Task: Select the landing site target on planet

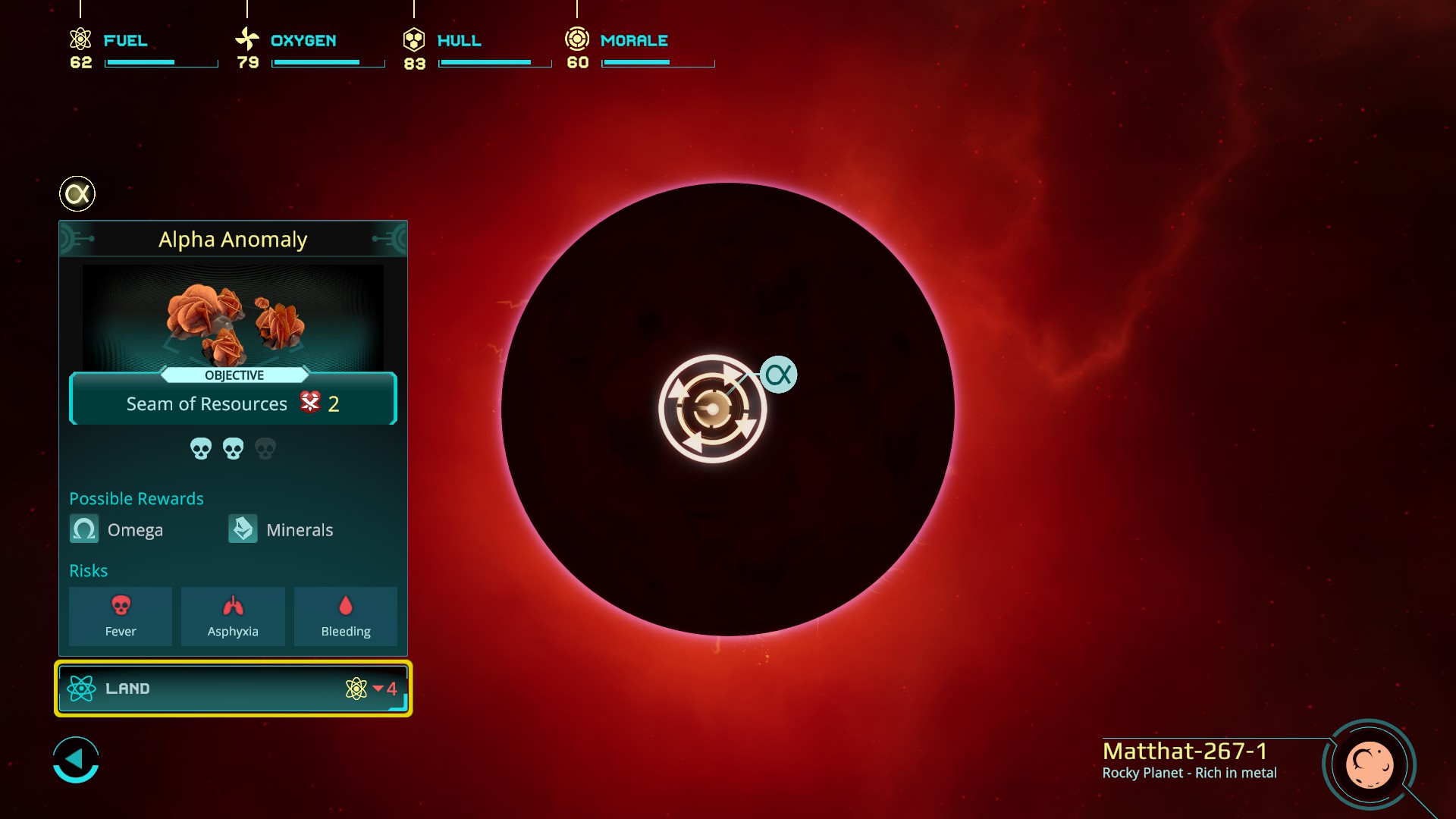Action: (x=712, y=409)
